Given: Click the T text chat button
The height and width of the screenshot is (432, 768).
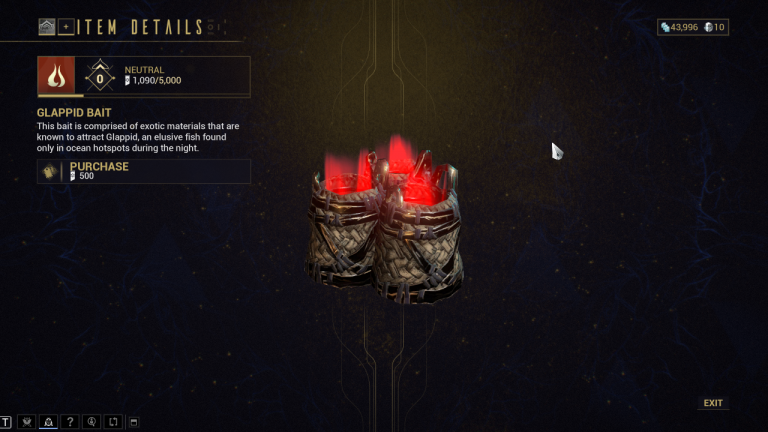Looking at the screenshot, I should [7, 422].
